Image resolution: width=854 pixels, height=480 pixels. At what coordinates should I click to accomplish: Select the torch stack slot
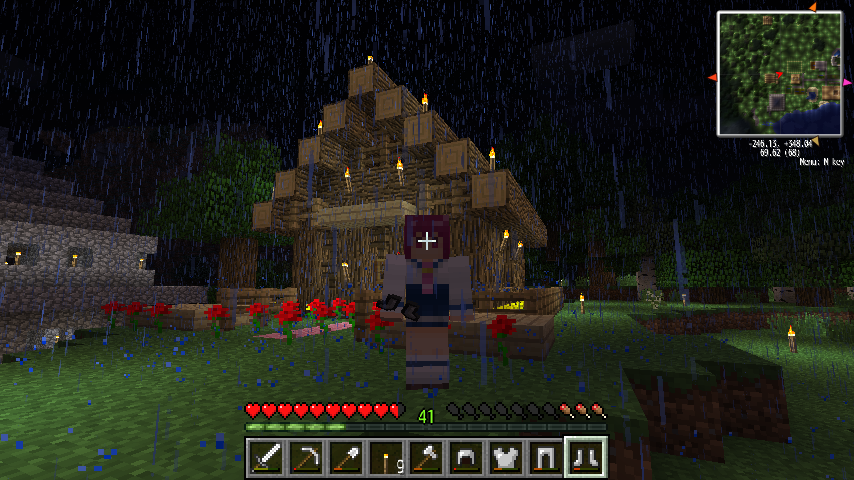point(385,458)
